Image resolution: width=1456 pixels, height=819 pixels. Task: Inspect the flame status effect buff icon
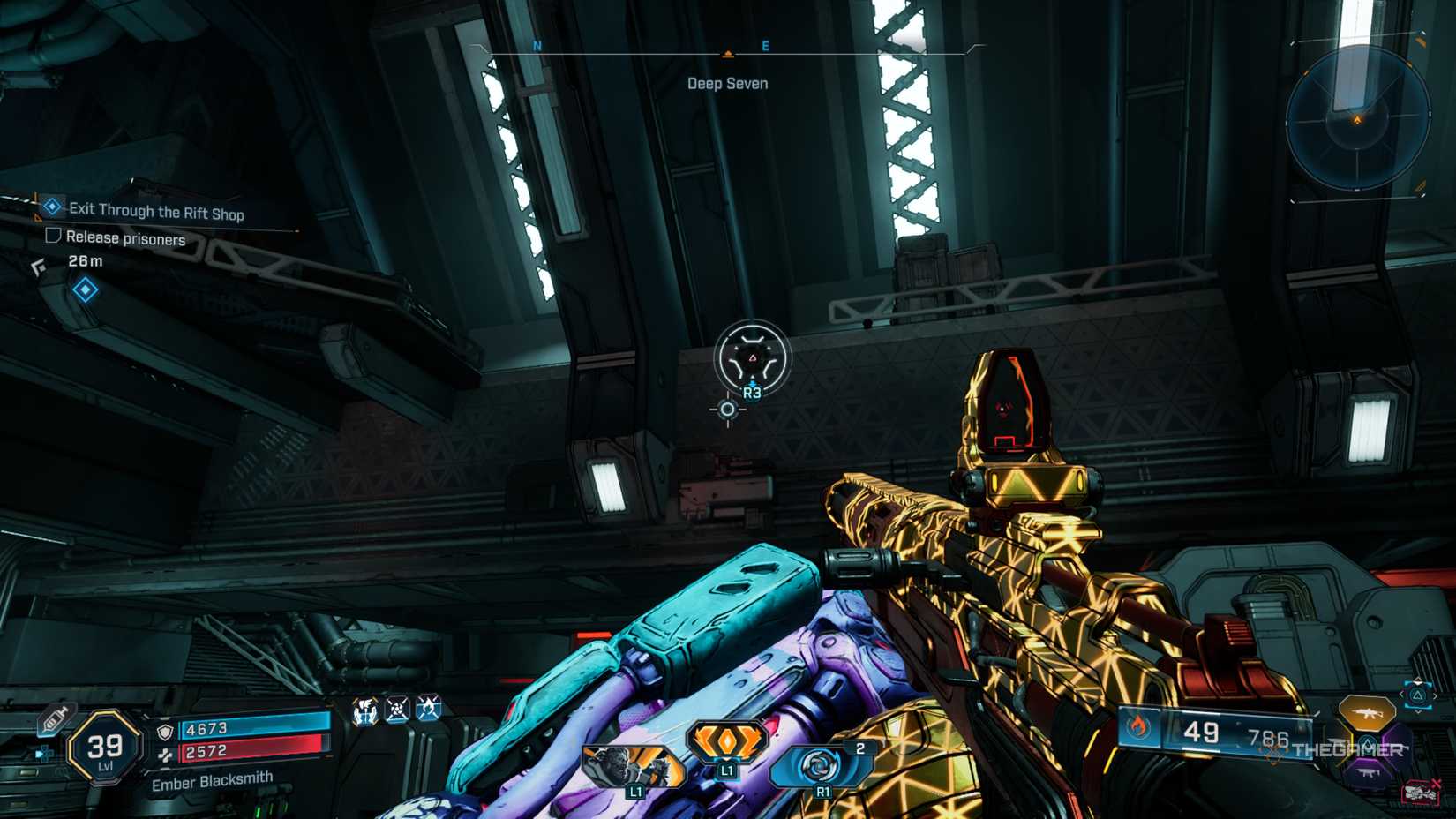[x=429, y=709]
